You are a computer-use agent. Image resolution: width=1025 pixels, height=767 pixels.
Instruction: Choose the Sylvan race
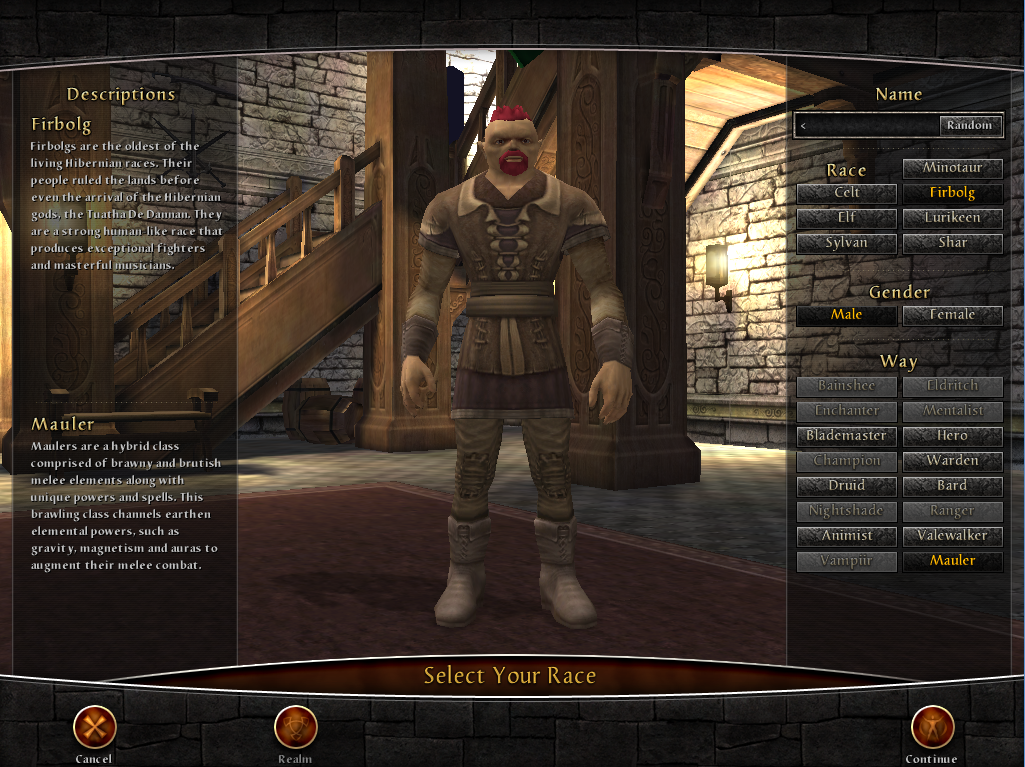tap(846, 243)
